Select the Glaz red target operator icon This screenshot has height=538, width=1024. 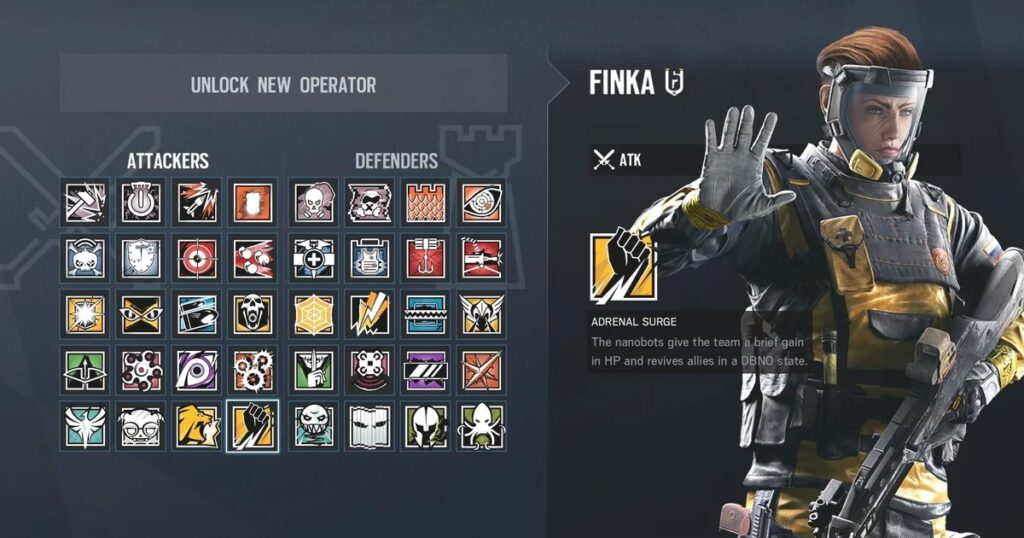click(x=197, y=258)
